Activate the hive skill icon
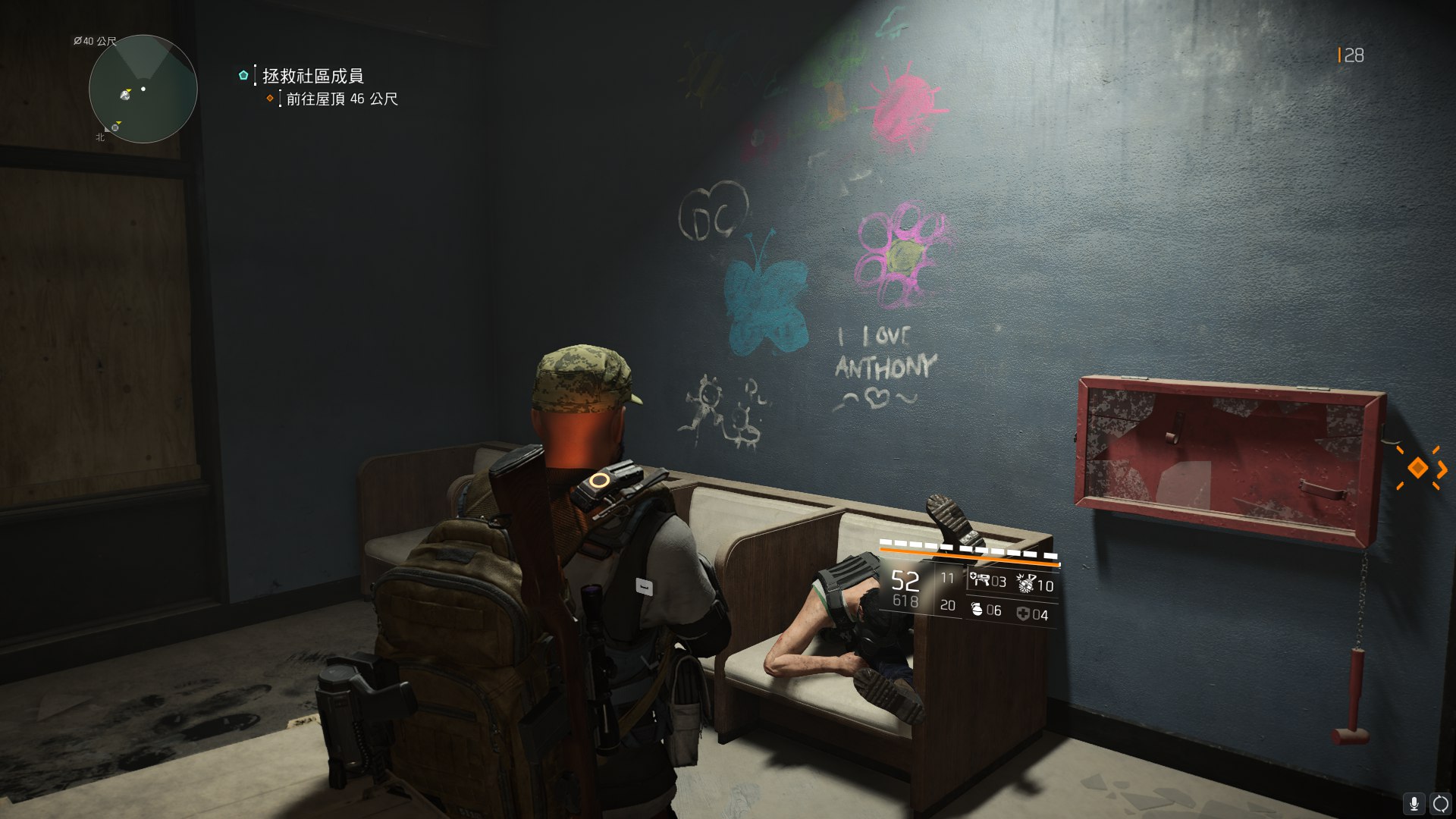1456x819 pixels. click(1027, 583)
